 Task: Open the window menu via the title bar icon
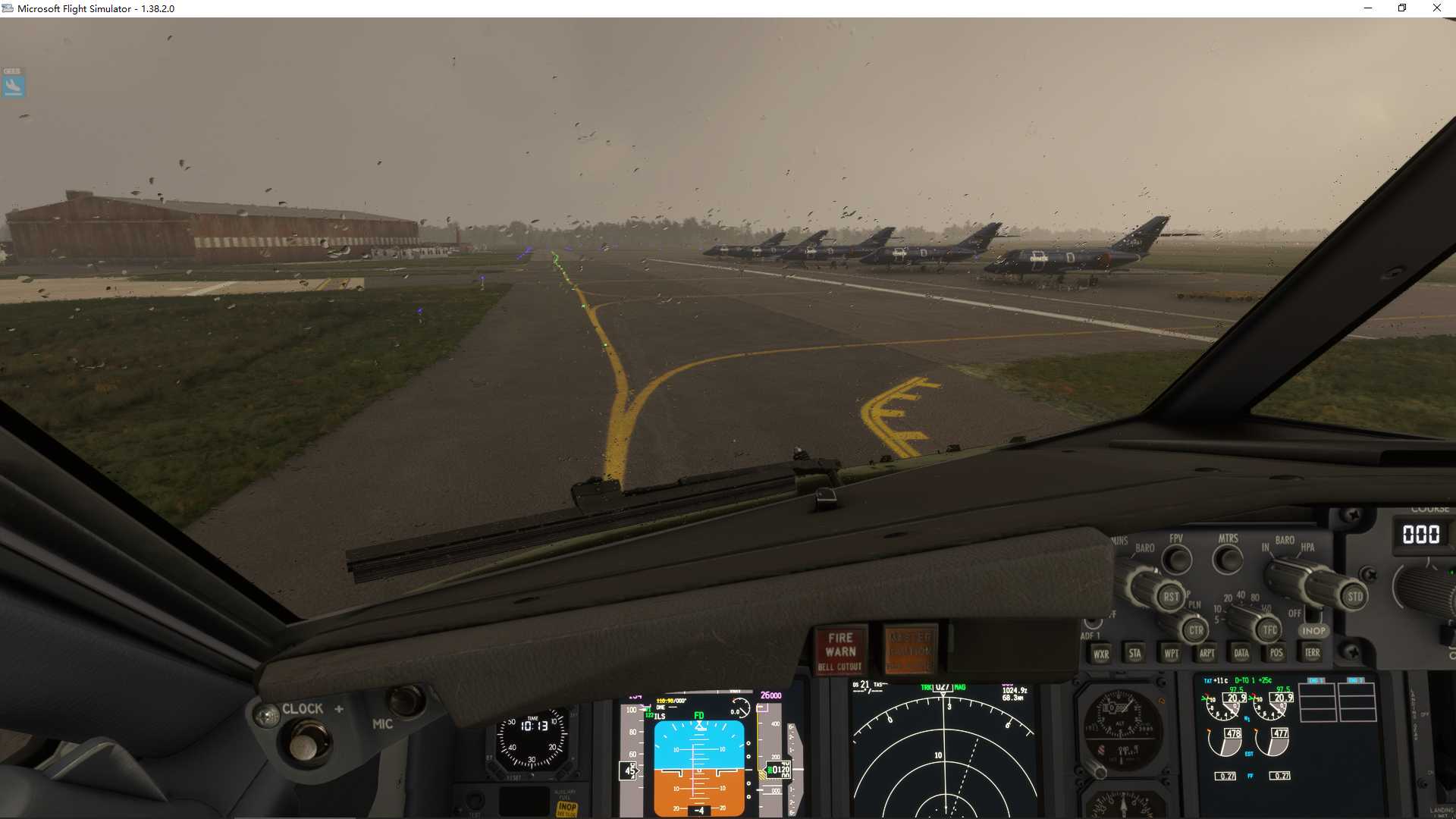[x=8, y=8]
